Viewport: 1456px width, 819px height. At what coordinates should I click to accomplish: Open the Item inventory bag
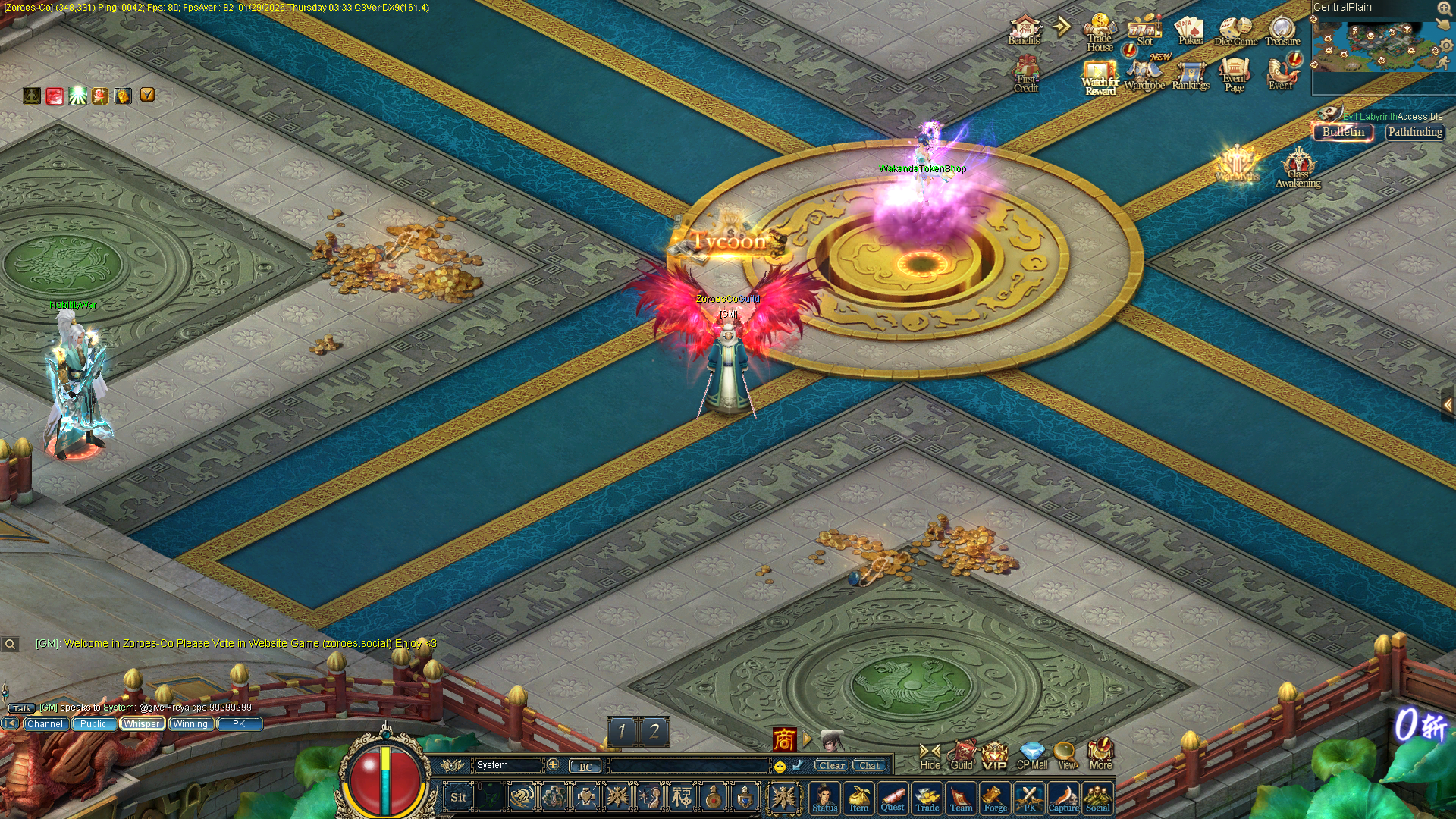pos(858,799)
